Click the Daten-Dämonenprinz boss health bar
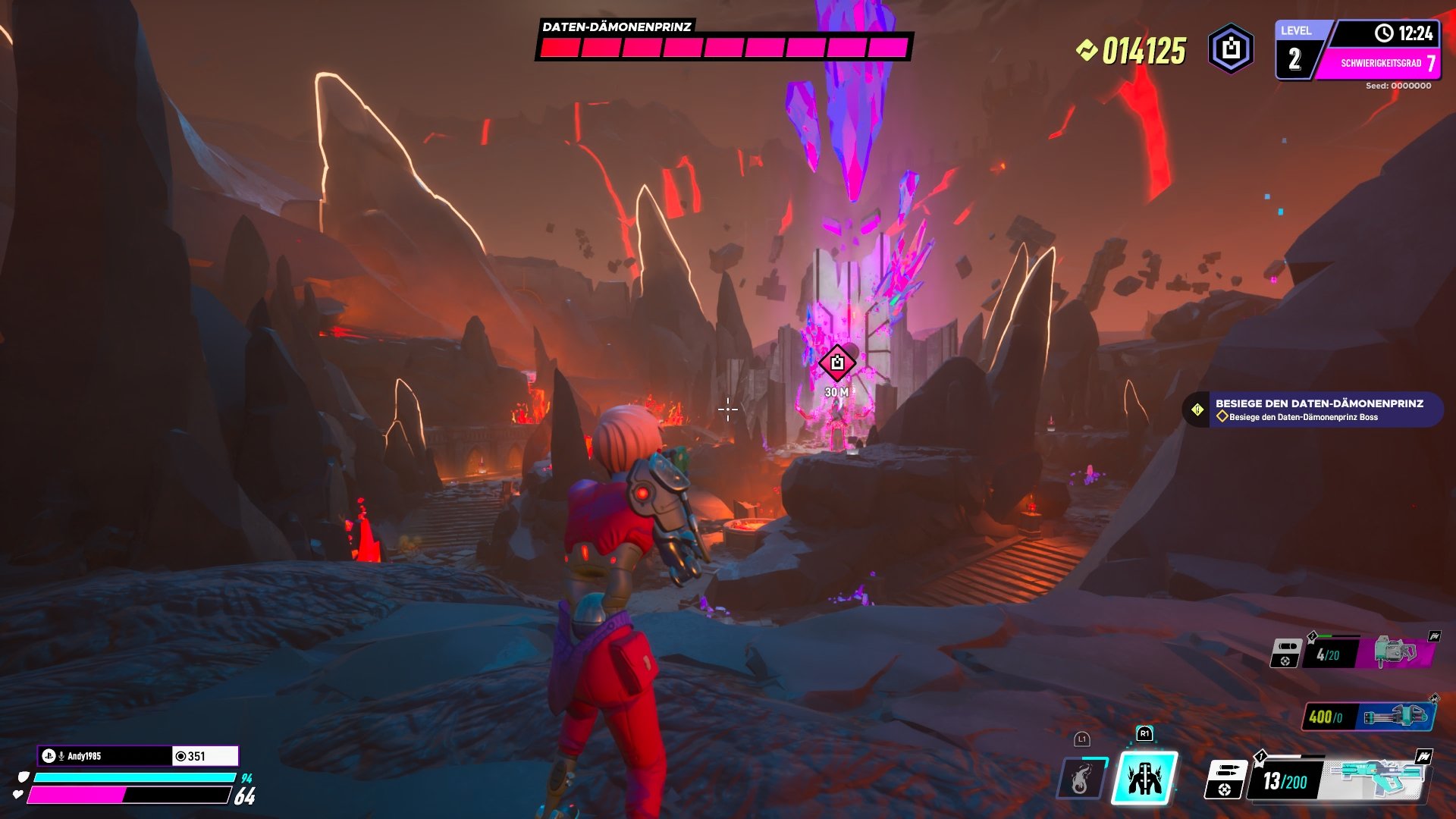This screenshot has height=819, width=1456. click(722, 48)
